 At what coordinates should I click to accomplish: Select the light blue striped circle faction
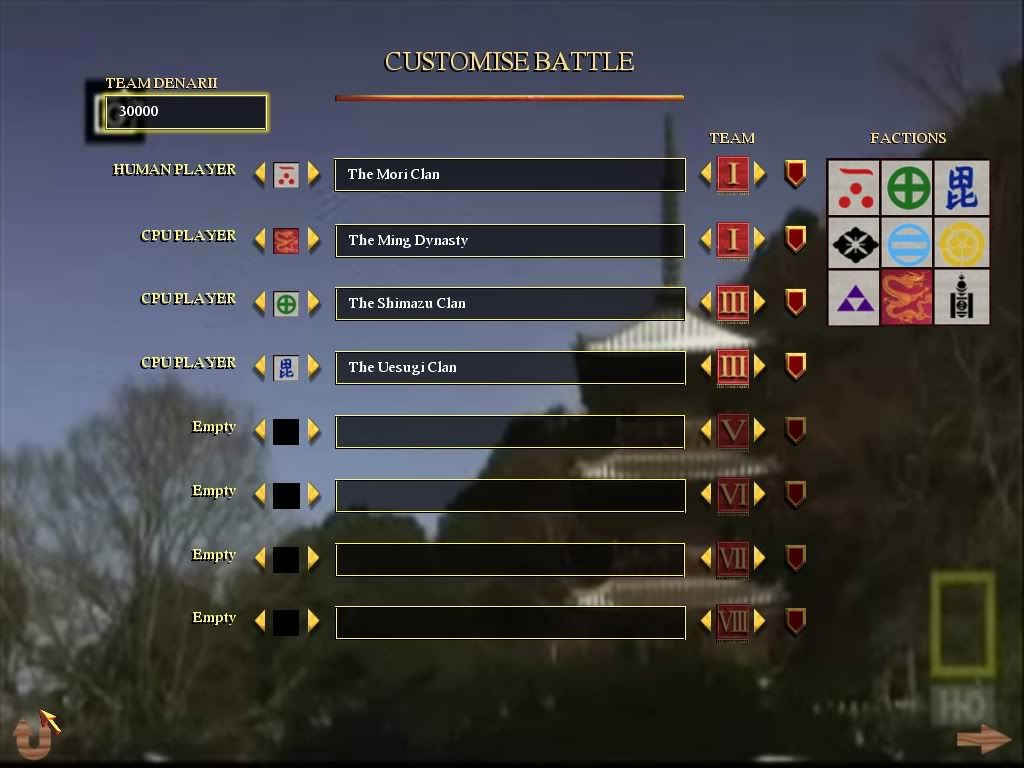tap(907, 243)
